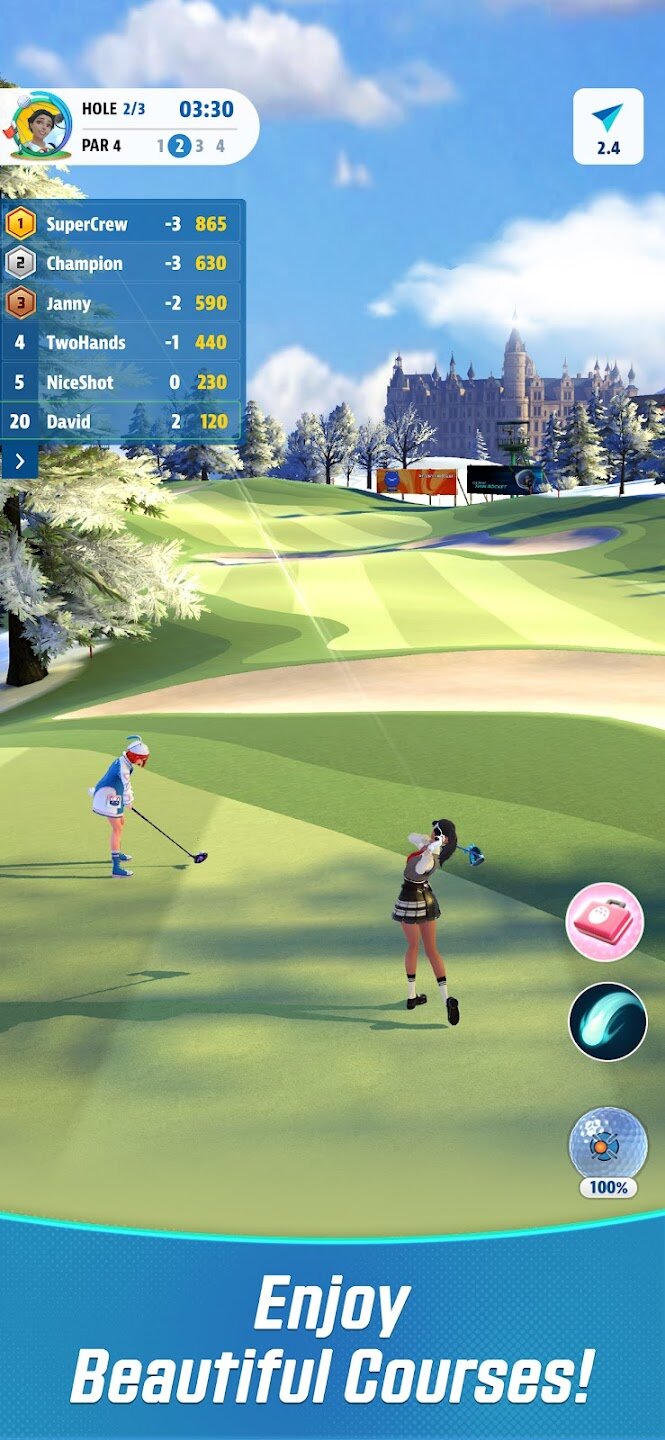665x1440 pixels.
Task: Select NiceShot's leaderboard row
Action: click(122, 382)
